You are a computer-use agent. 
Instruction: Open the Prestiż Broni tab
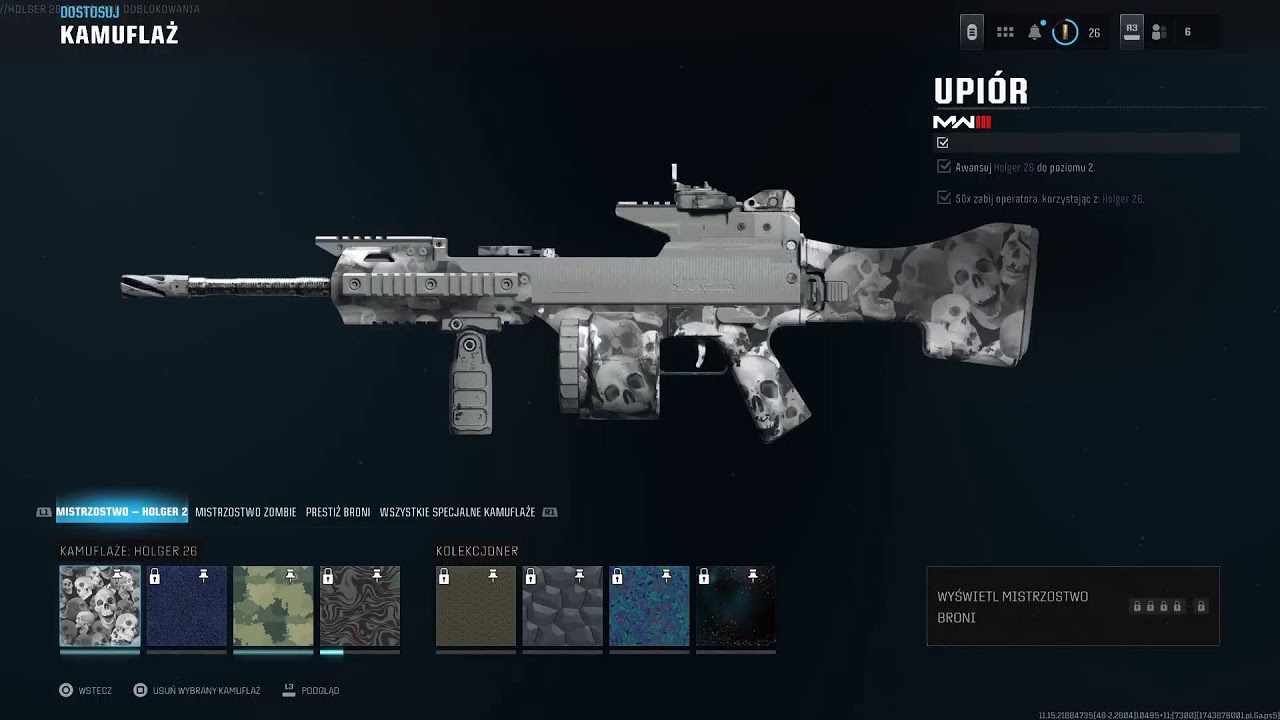[x=338, y=512]
